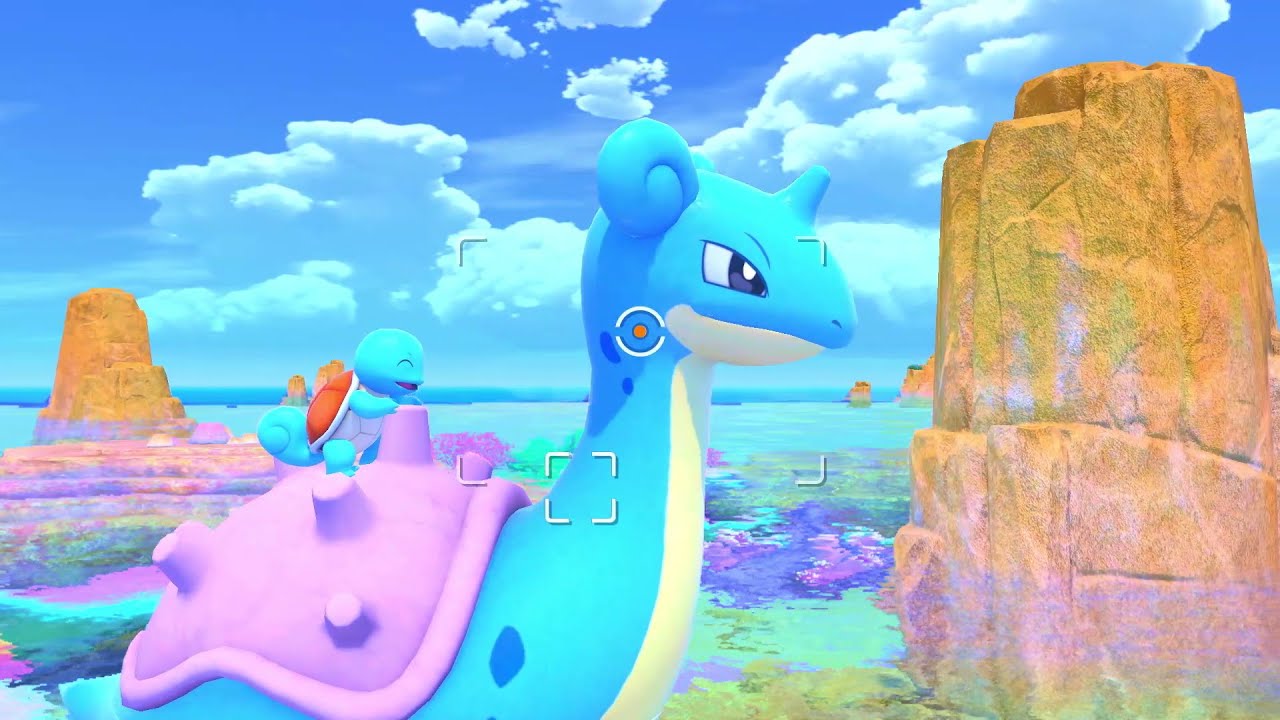Screen dimensions: 1280x720
Task: Click the top-left viewfinder corner bracket
Action: tap(466, 247)
